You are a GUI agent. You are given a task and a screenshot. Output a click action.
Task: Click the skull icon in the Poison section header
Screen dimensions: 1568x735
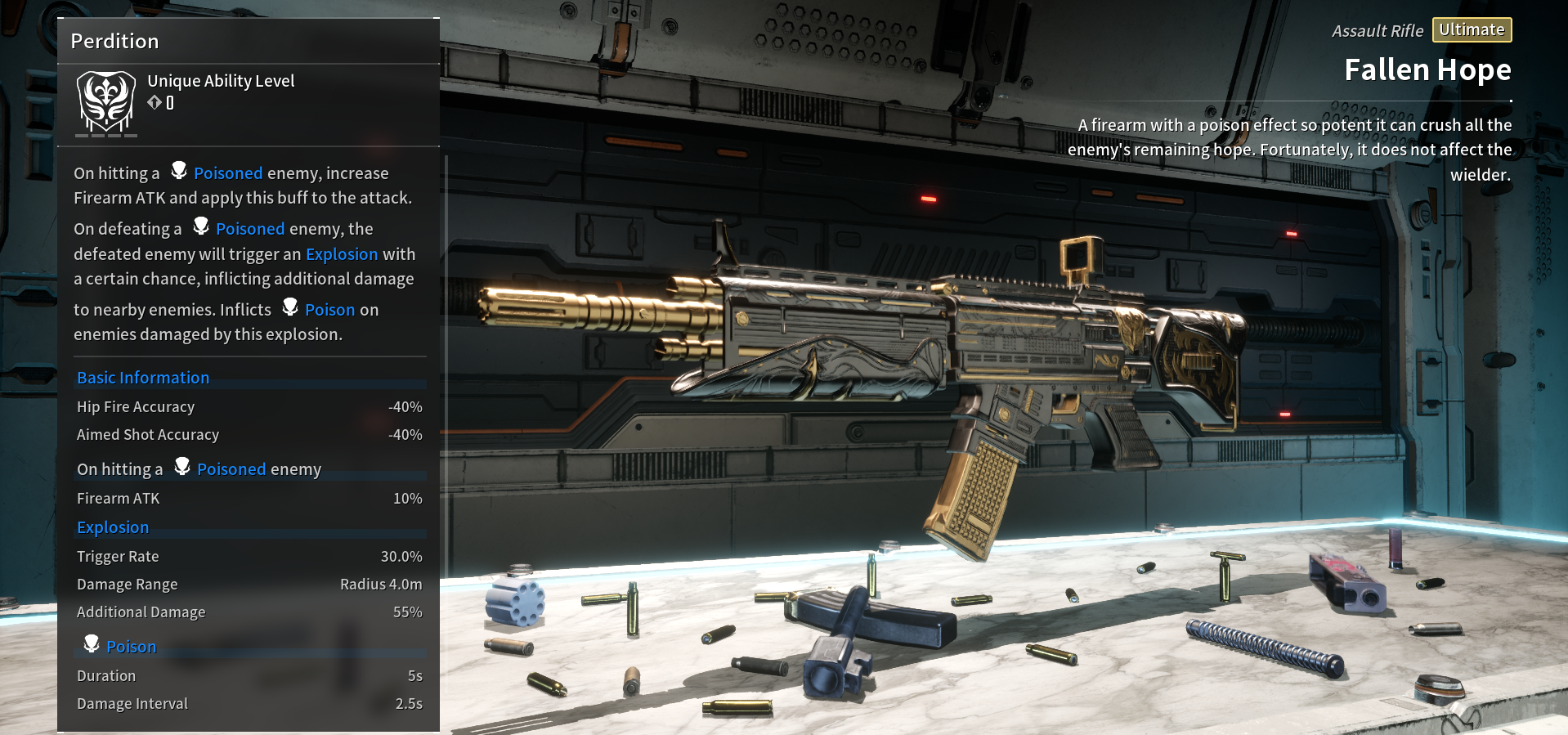(91, 643)
